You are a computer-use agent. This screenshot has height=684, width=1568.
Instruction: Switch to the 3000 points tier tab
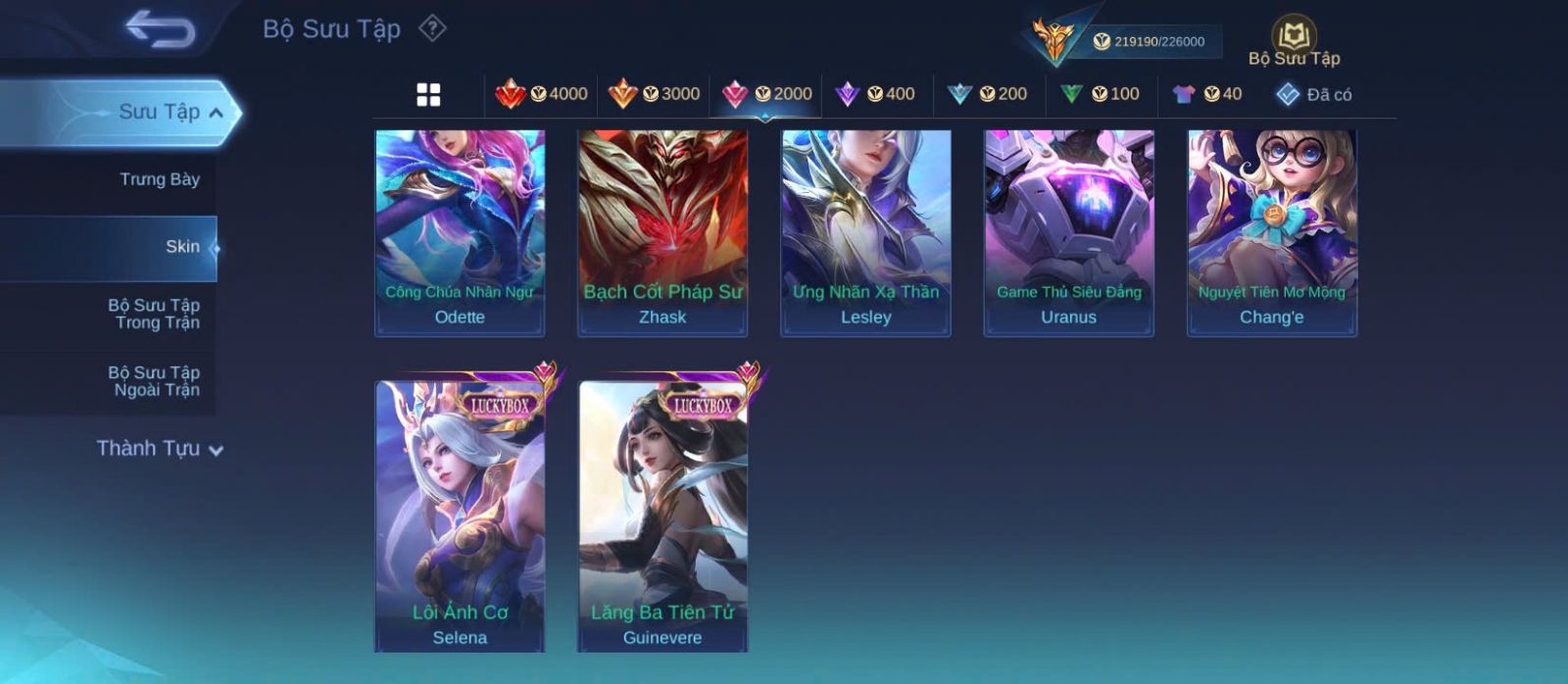[654, 94]
